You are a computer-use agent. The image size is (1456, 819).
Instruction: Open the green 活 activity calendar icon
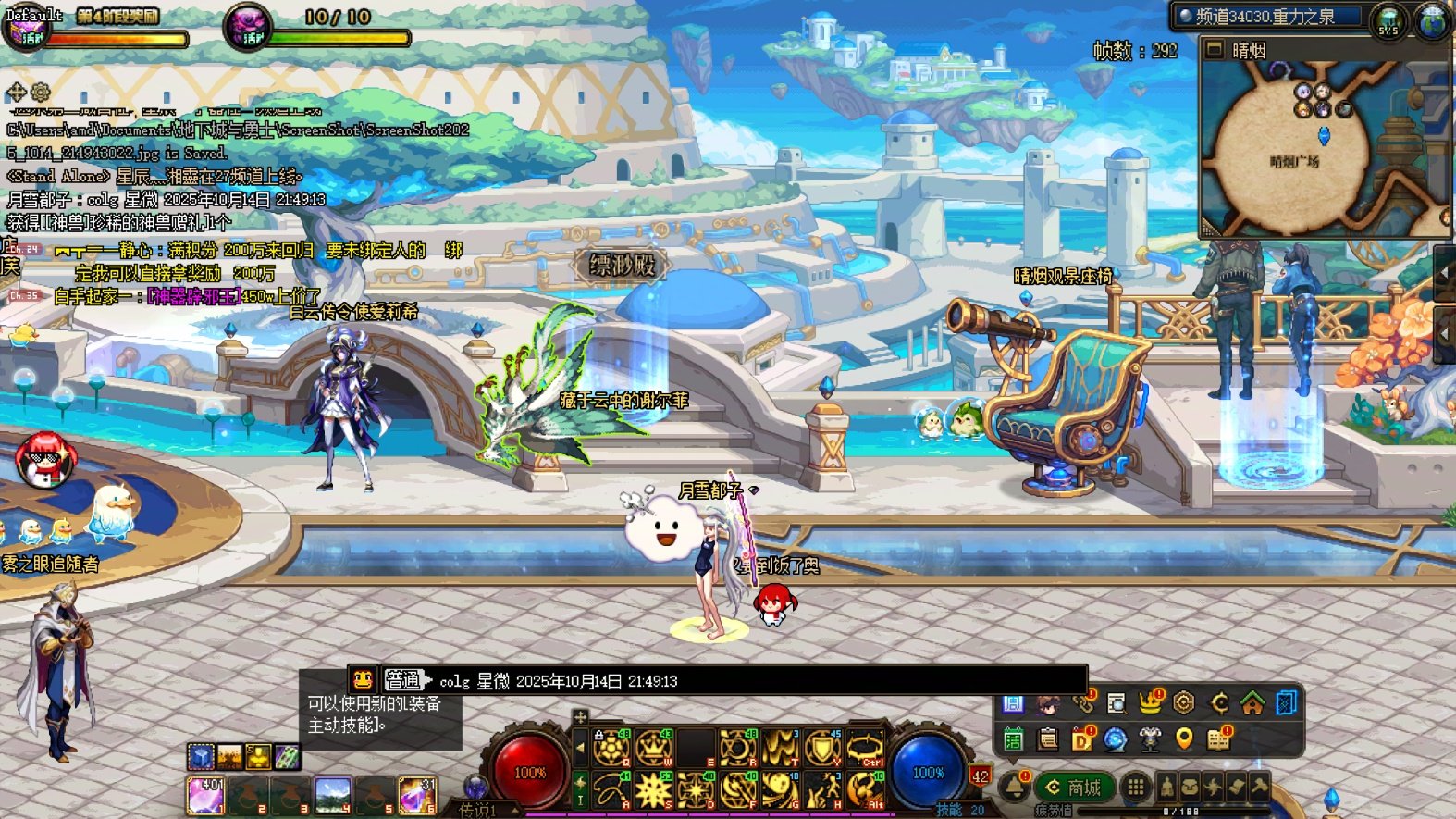pyautogui.click(x=1013, y=738)
